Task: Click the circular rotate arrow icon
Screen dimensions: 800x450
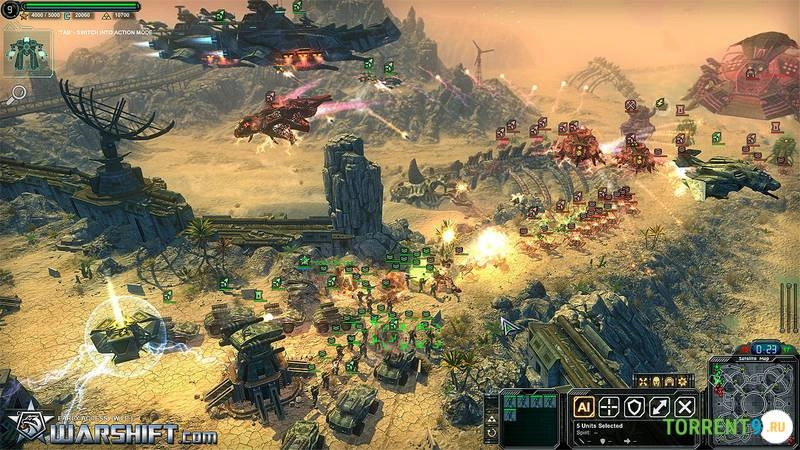Action: point(490,432)
